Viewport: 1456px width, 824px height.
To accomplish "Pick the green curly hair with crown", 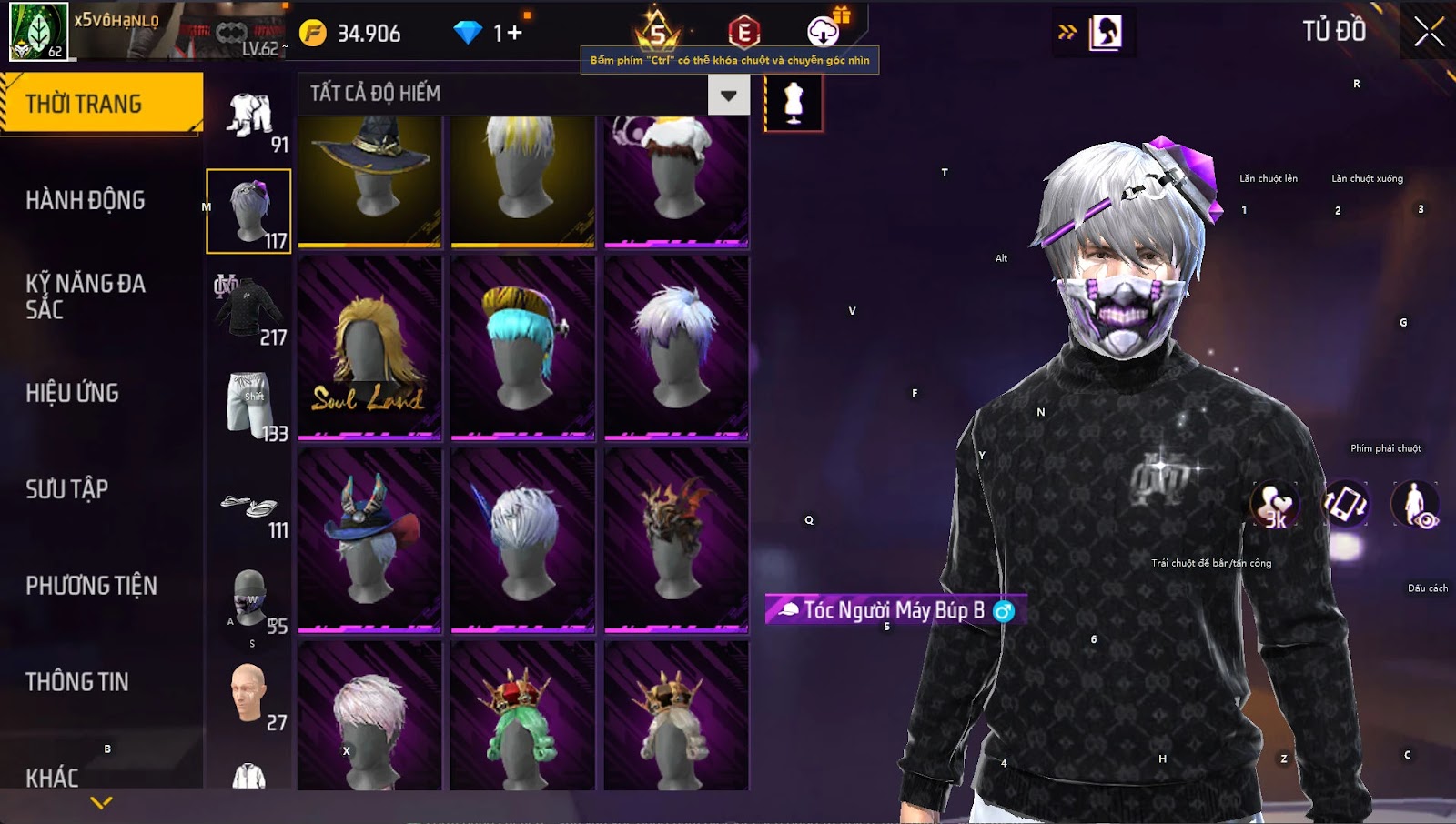I will [522, 717].
